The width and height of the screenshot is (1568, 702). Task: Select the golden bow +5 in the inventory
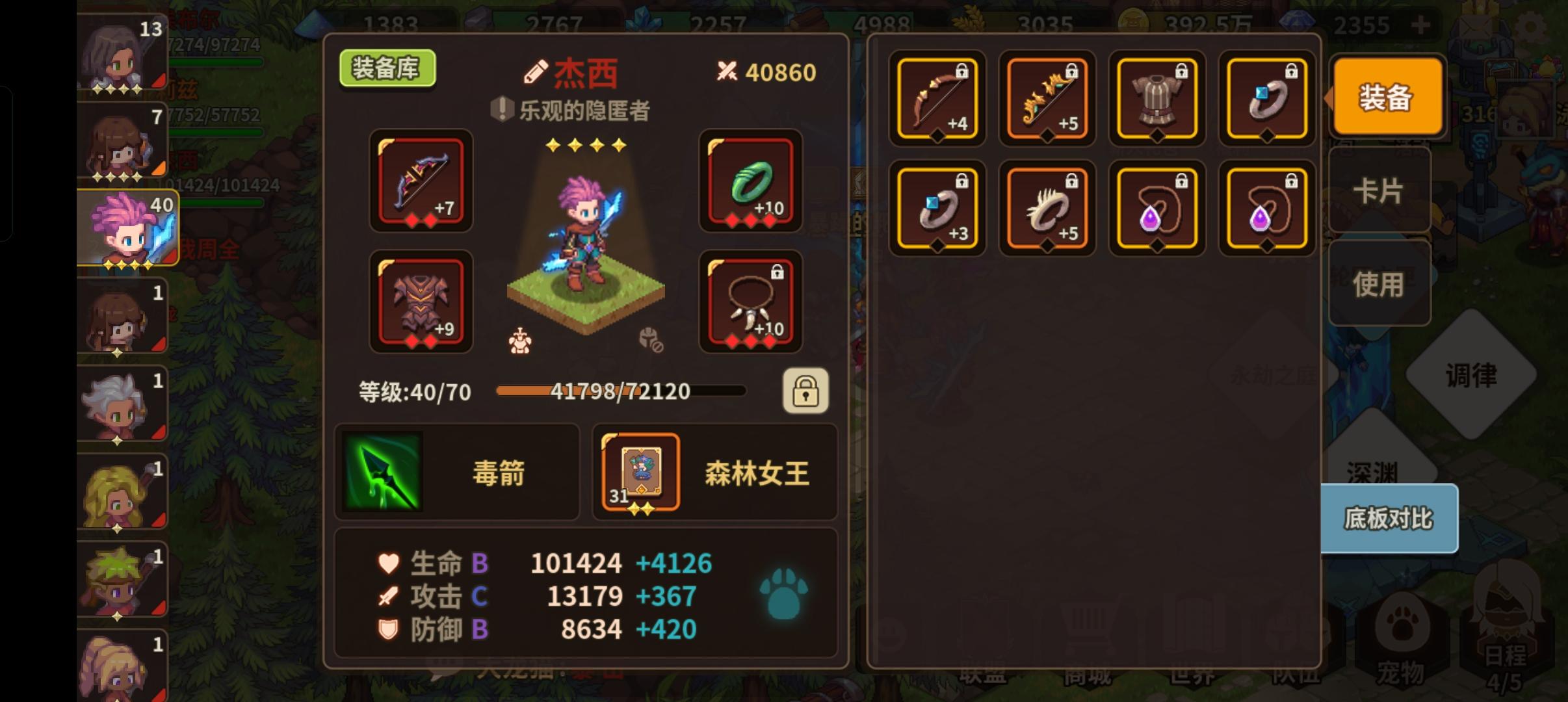pyautogui.click(x=1047, y=99)
